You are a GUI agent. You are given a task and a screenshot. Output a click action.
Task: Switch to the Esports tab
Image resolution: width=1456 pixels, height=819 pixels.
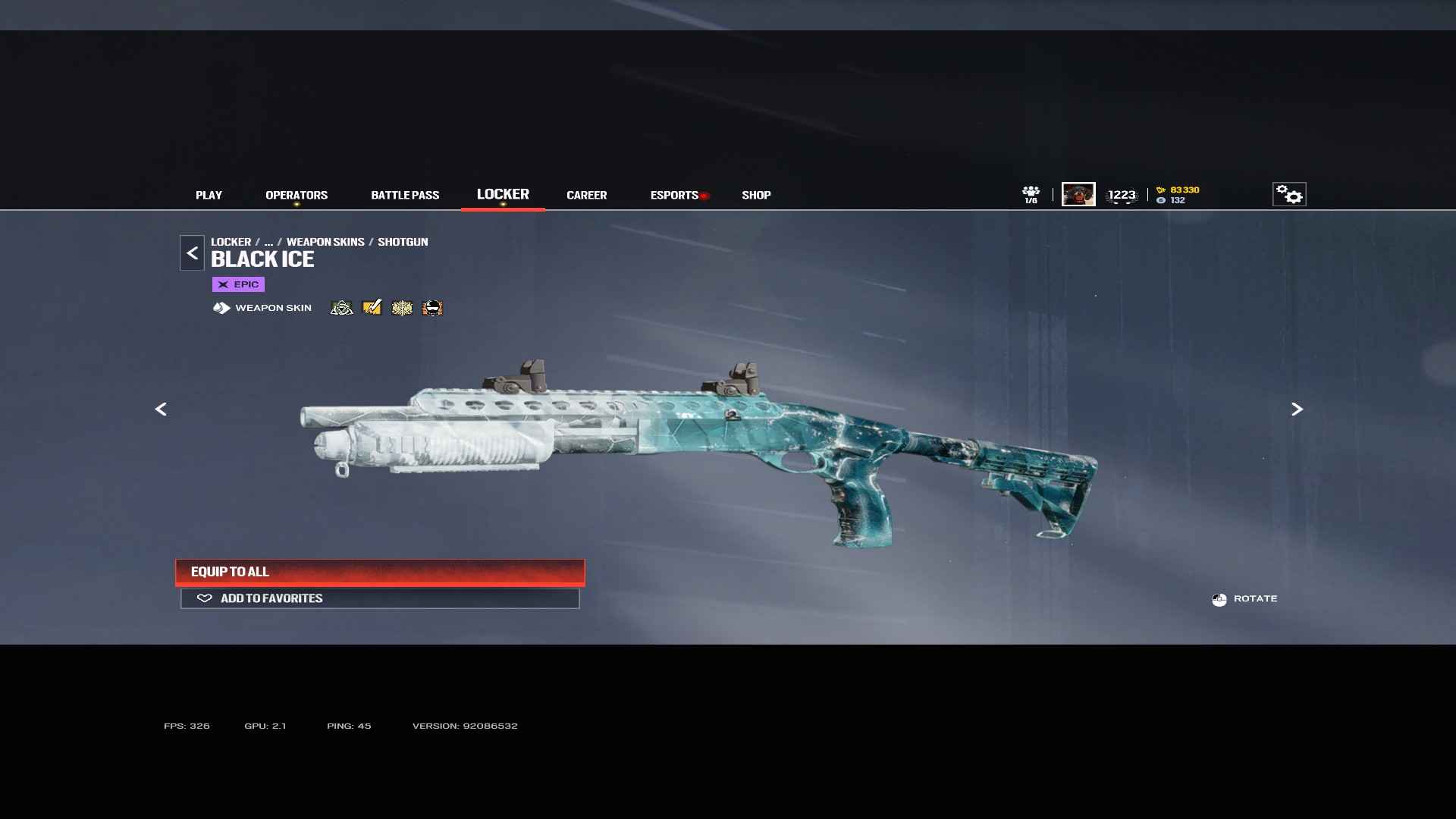(674, 195)
